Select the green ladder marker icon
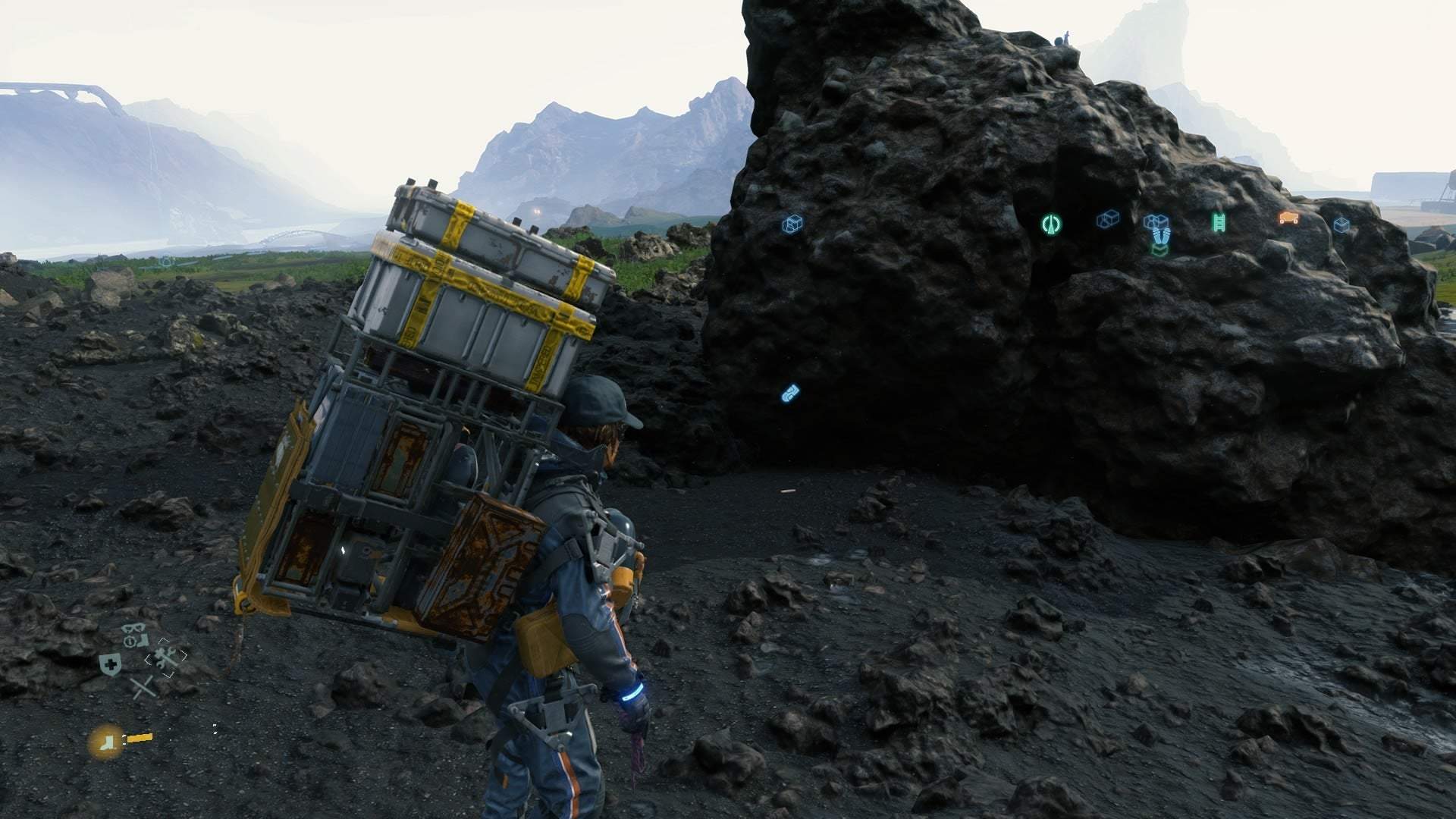The width and height of the screenshot is (1456, 819). [1219, 222]
